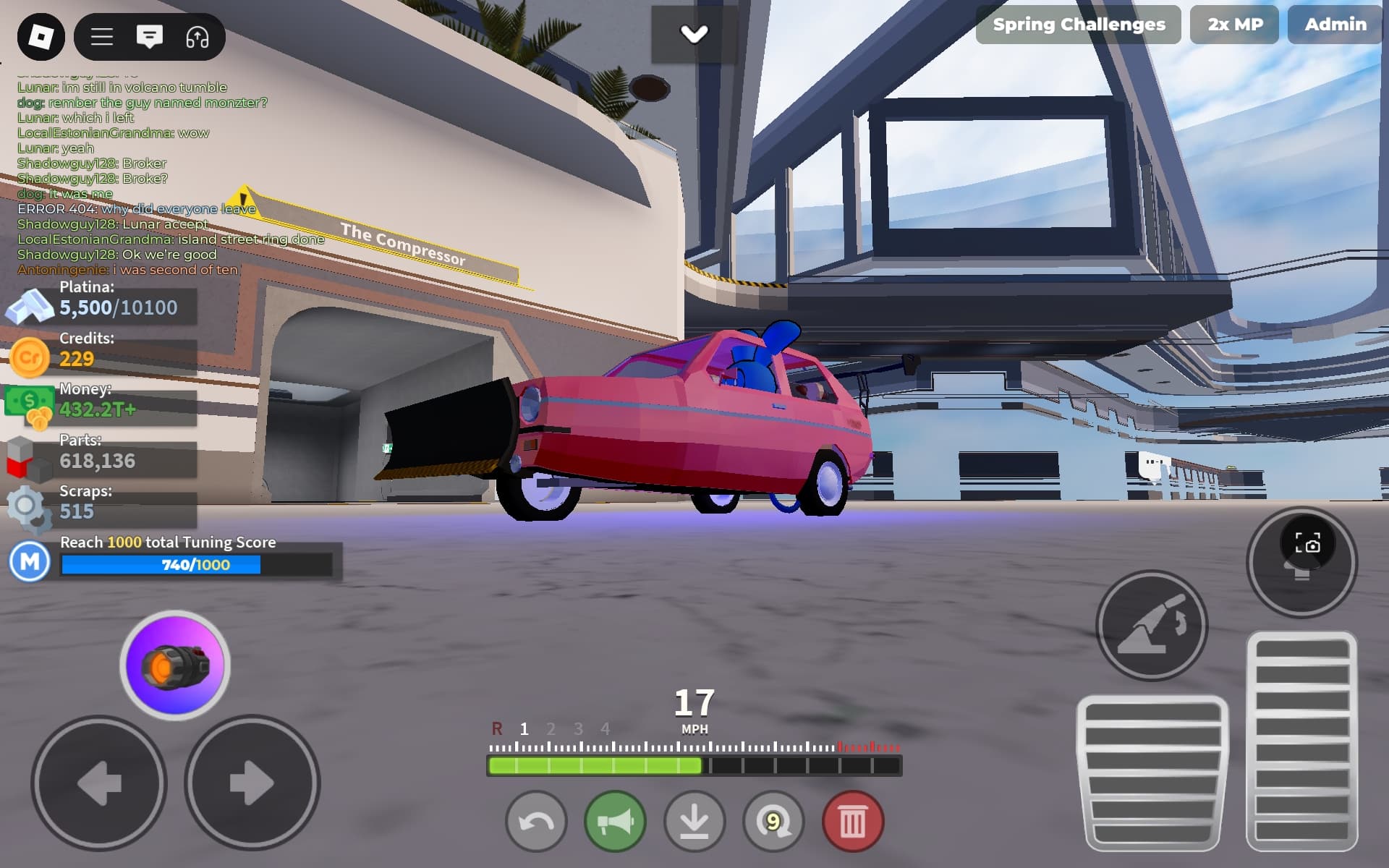Tap the tall gas pedal

(1301, 740)
